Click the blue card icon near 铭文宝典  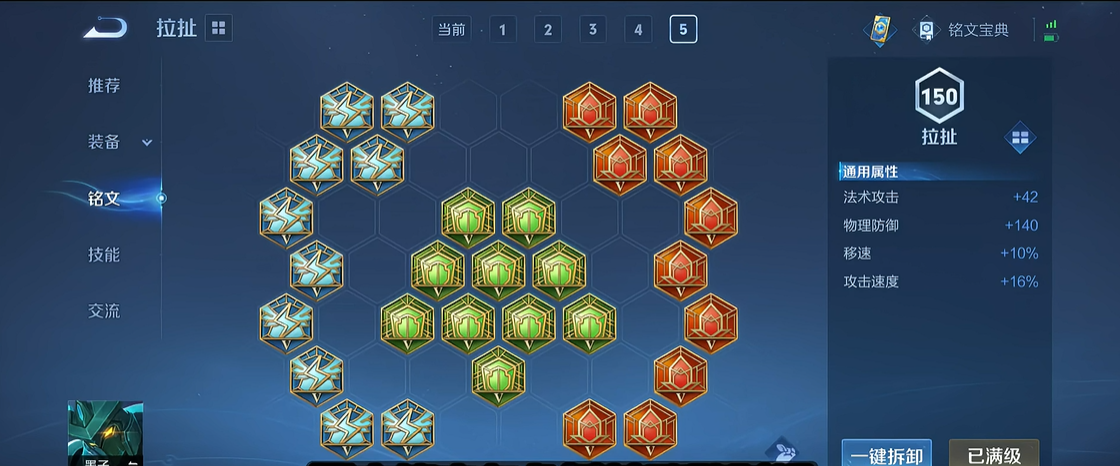[x=879, y=30]
